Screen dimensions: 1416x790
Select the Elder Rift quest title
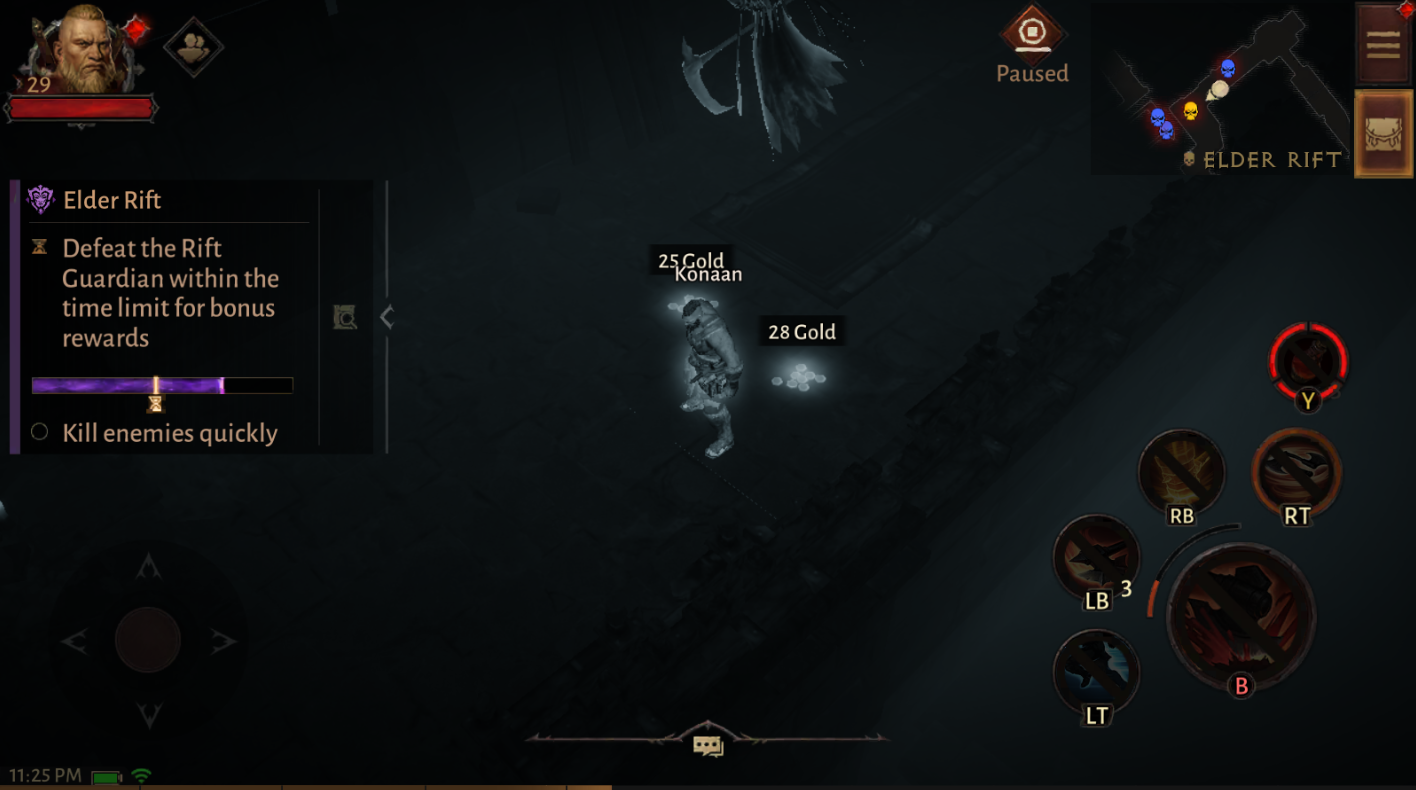pos(112,200)
